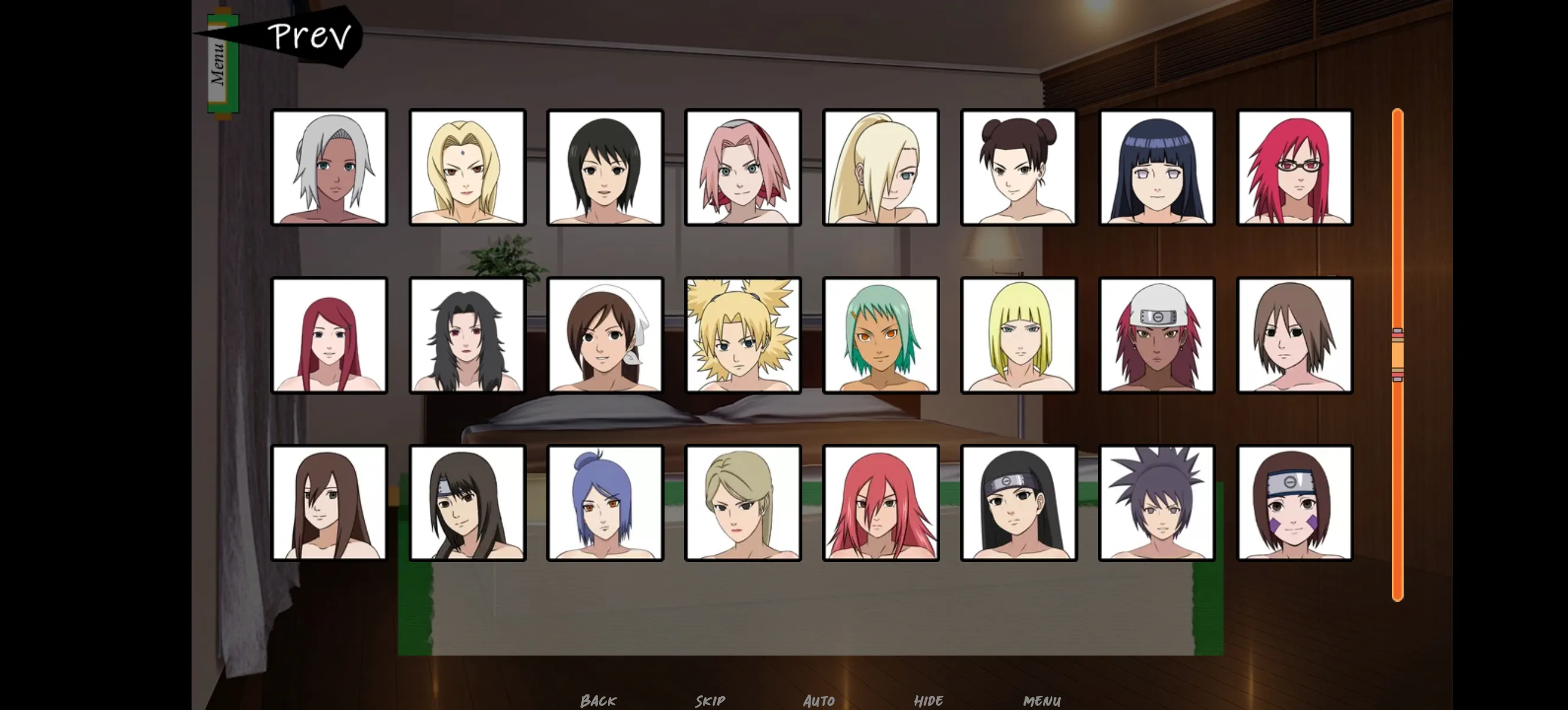Screen dimensions: 1568x710
Task: Select the girl with purple cheek markings
Action: pyautogui.click(x=1295, y=503)
